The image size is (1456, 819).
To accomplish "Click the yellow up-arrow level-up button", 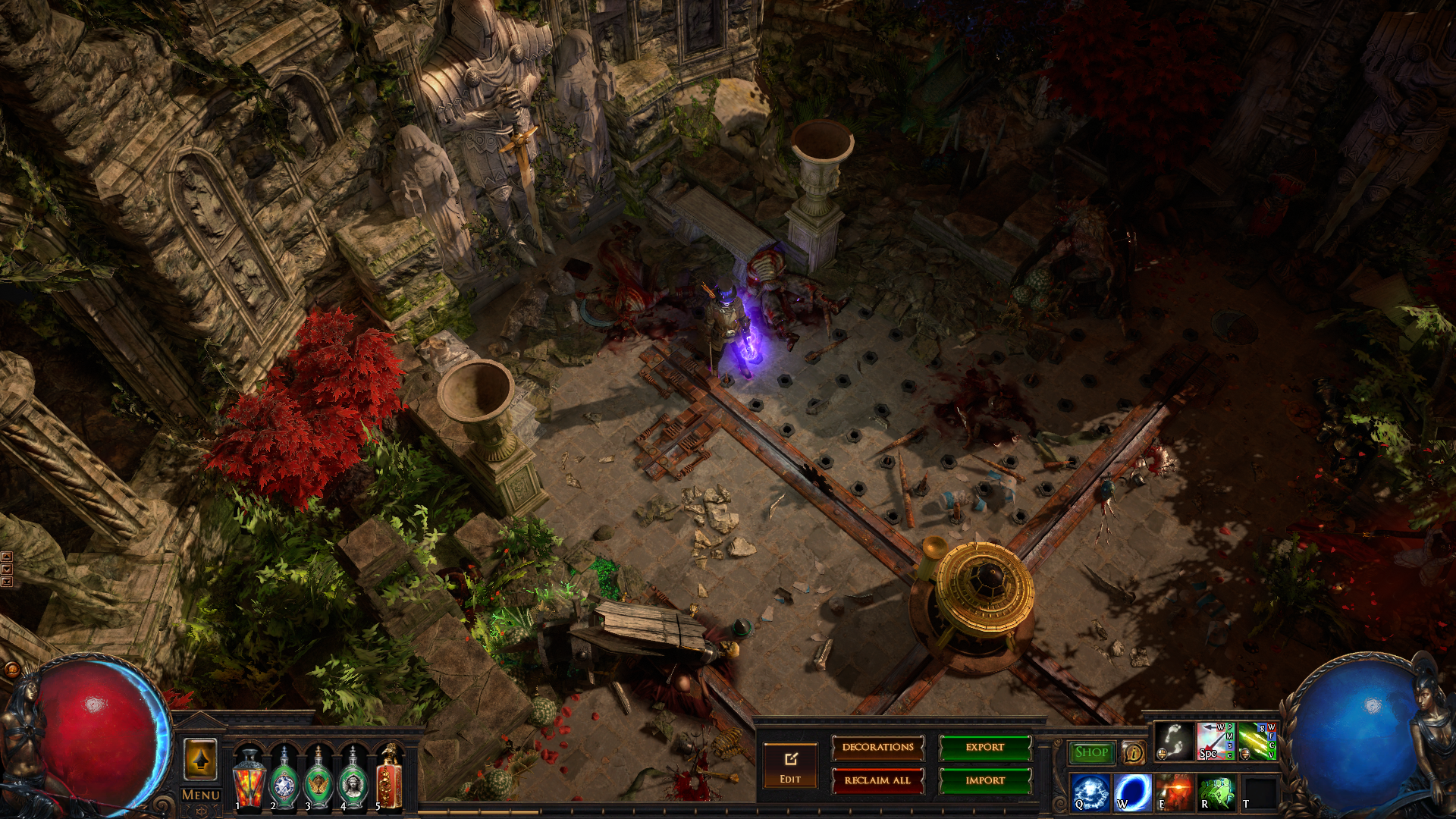I will point(200,758).
